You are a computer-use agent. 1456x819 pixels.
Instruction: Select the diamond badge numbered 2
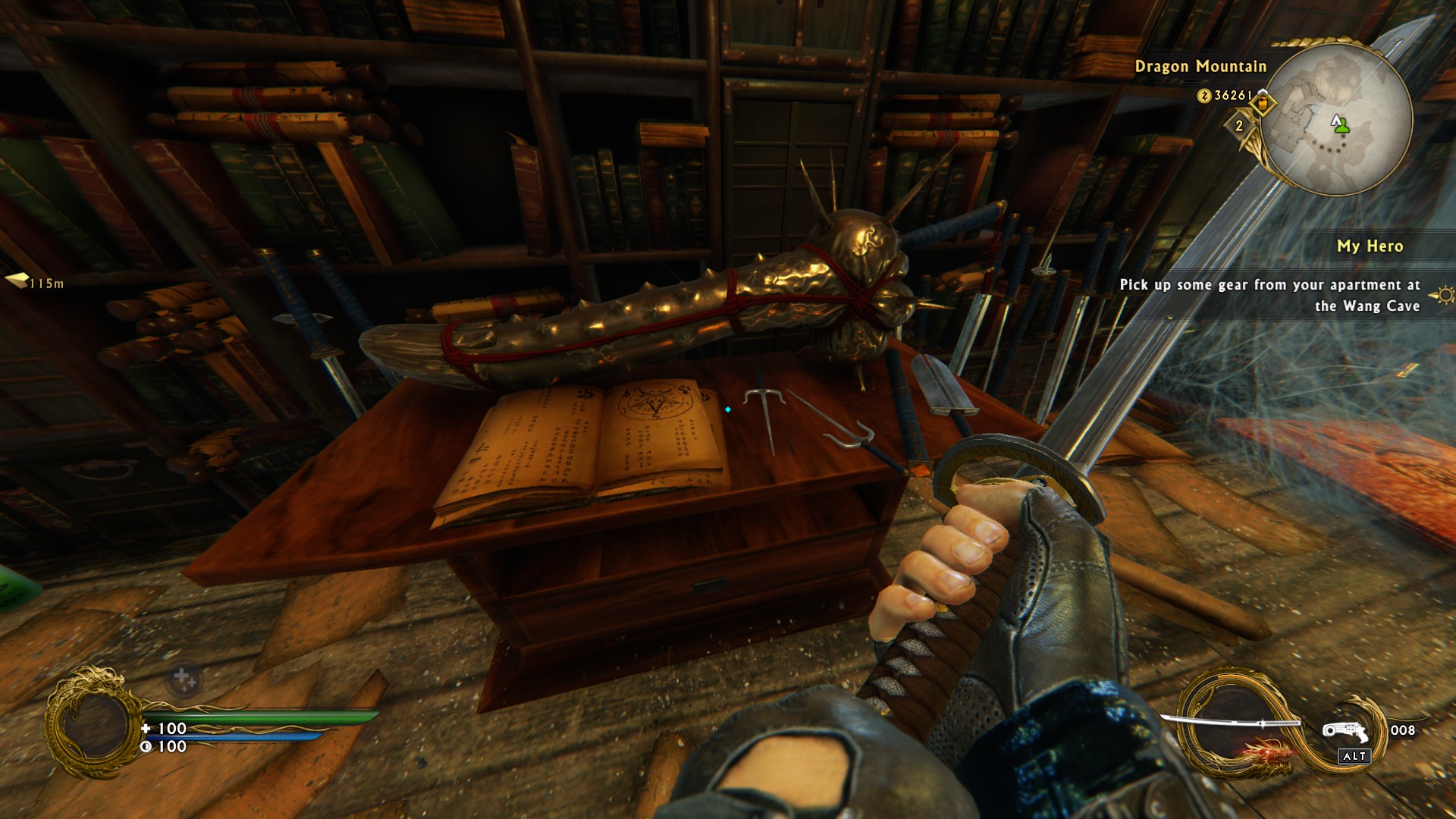click(1239, 125)
